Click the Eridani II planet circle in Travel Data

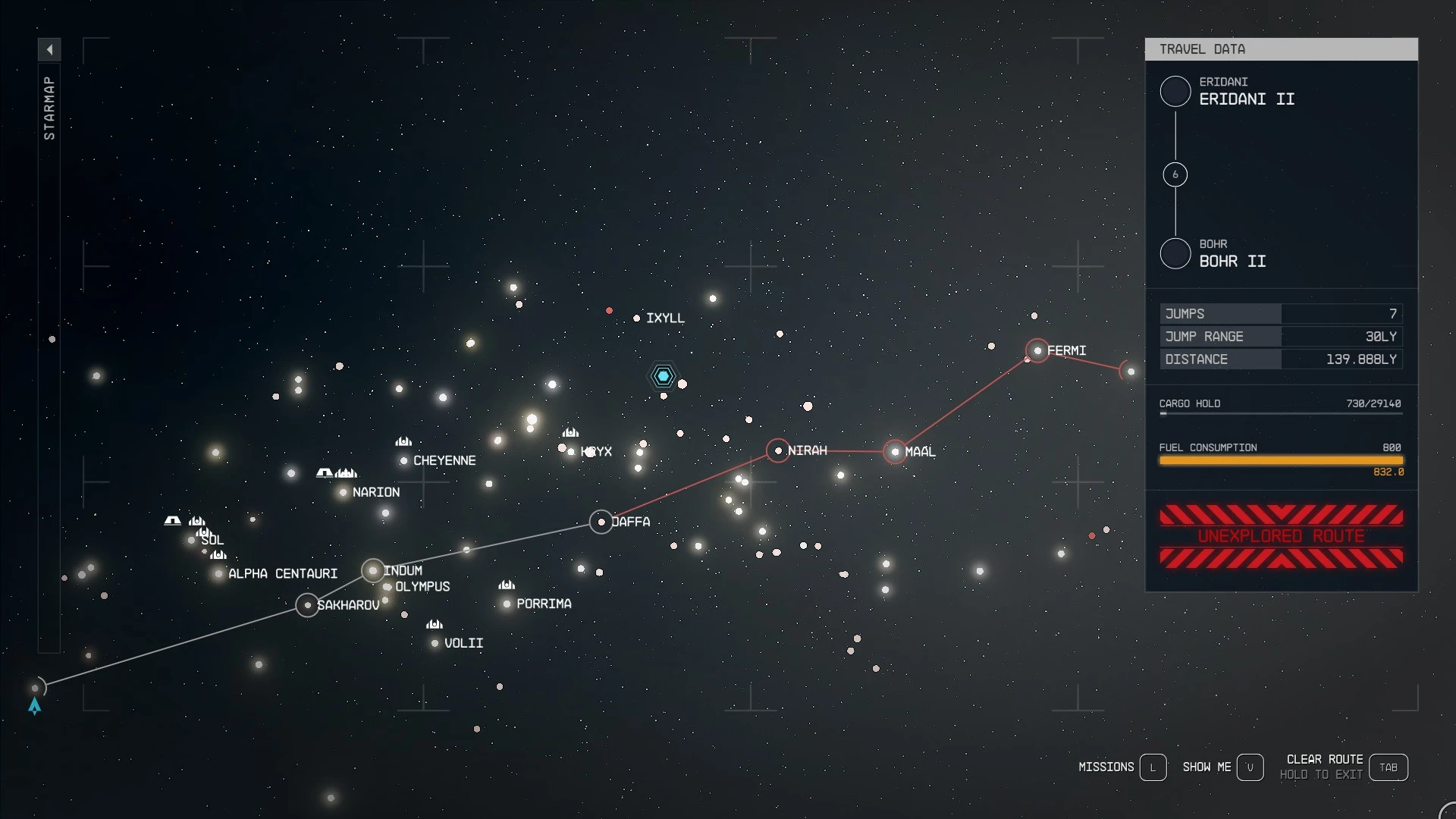1175,91
